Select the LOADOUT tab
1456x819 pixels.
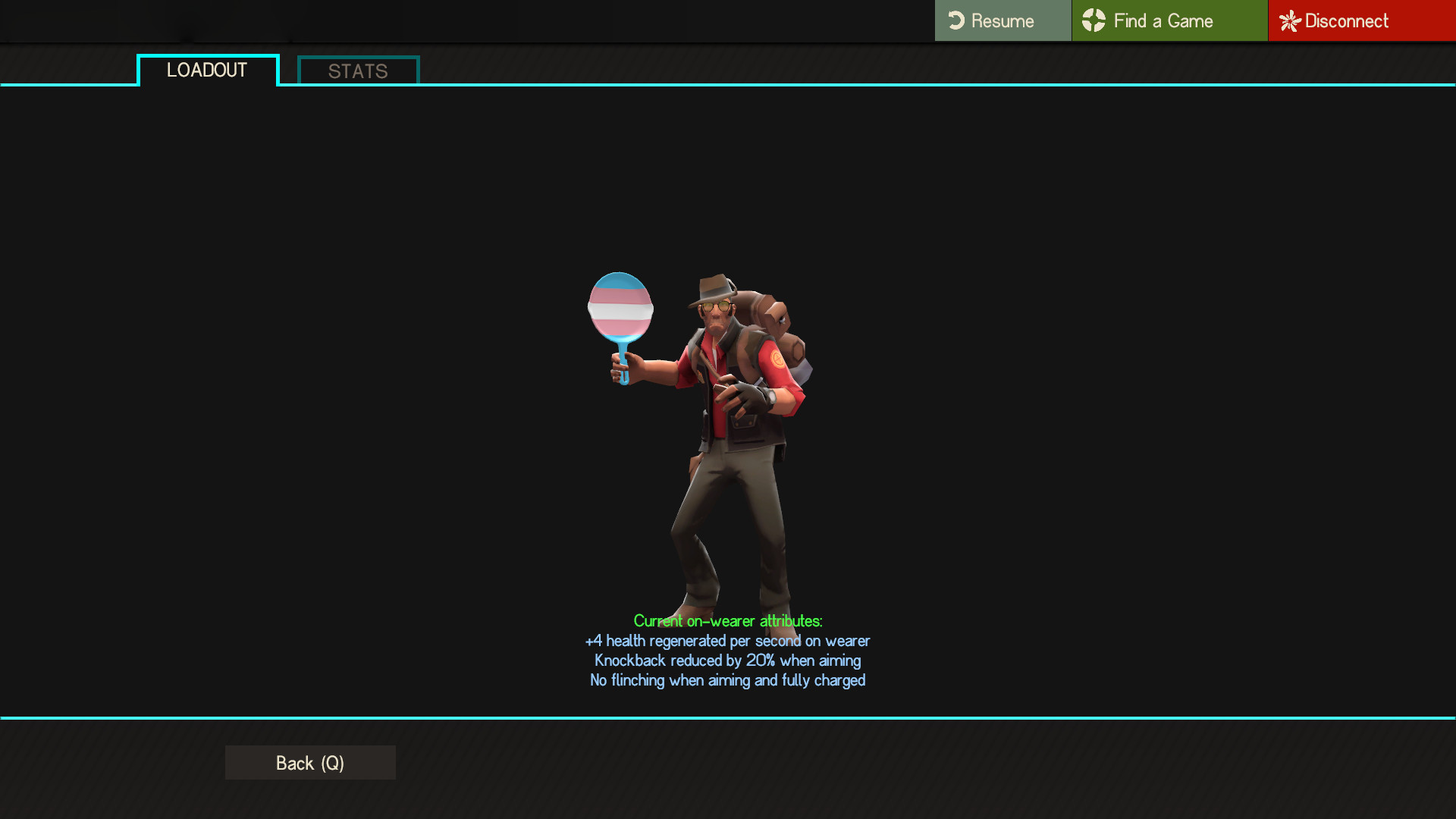[206, 70]
